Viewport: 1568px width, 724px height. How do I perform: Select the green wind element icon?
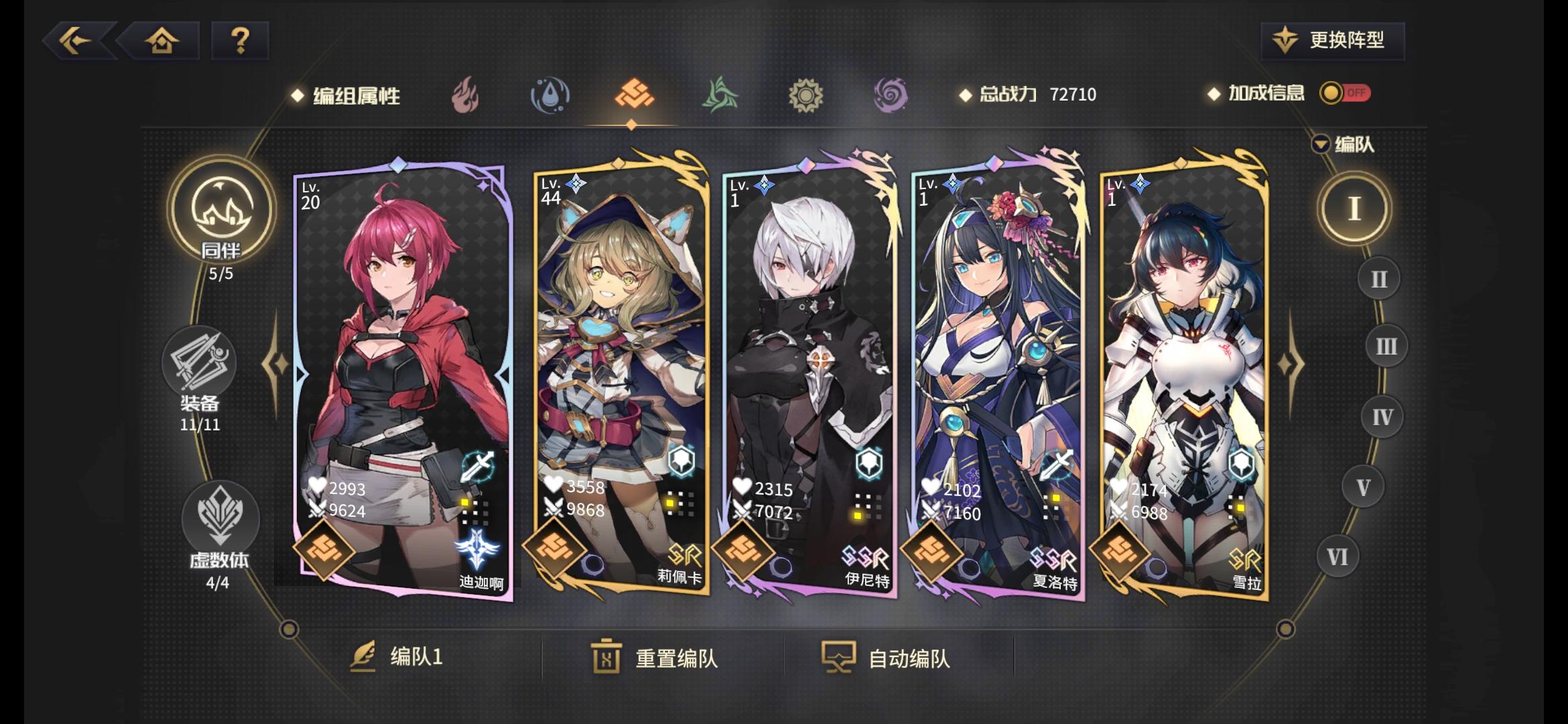click(x=719, y=95)
